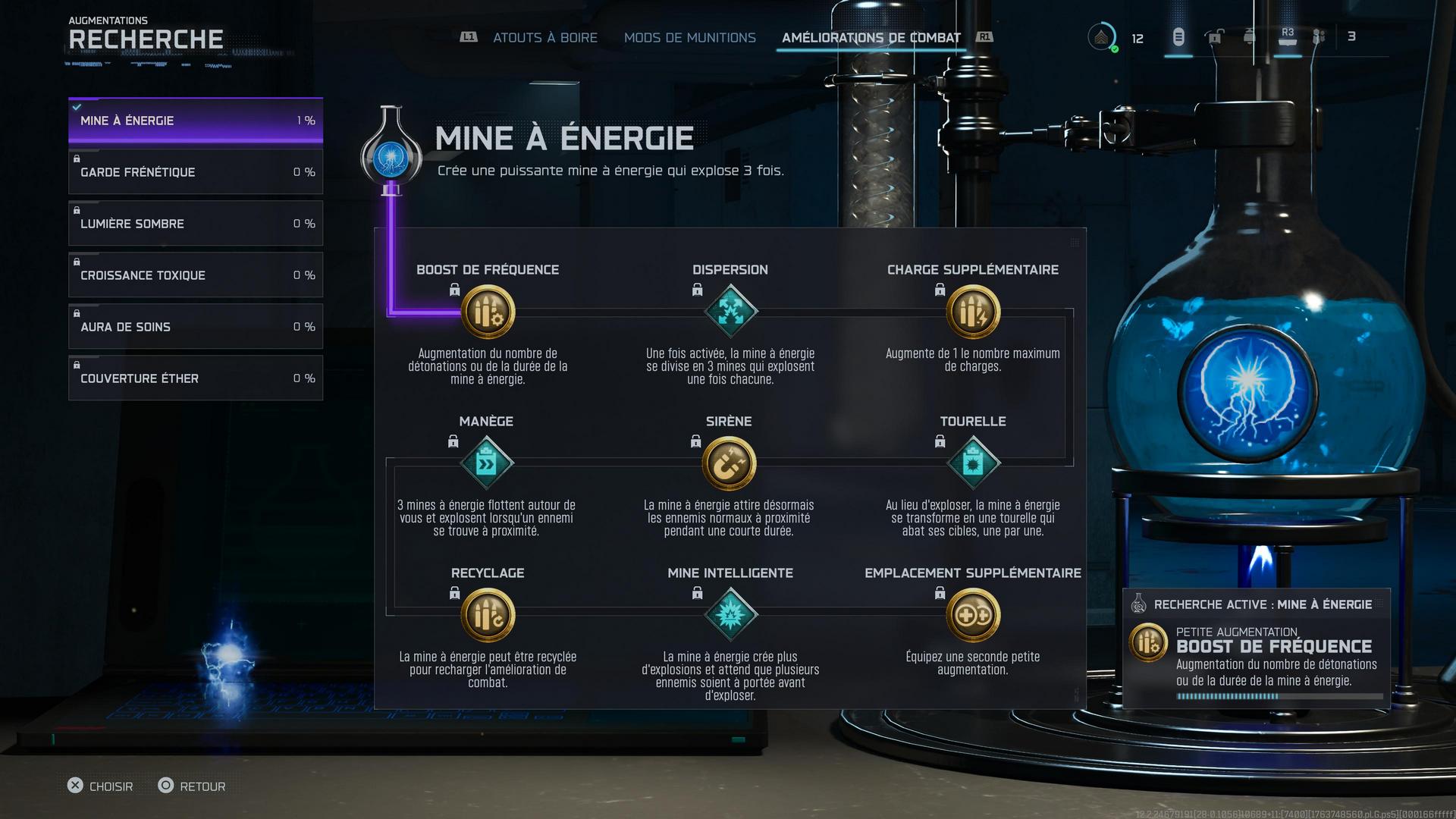Select the Garde Frénétique entry
This screenshot has height=819, width=1456.
point(196,172)
